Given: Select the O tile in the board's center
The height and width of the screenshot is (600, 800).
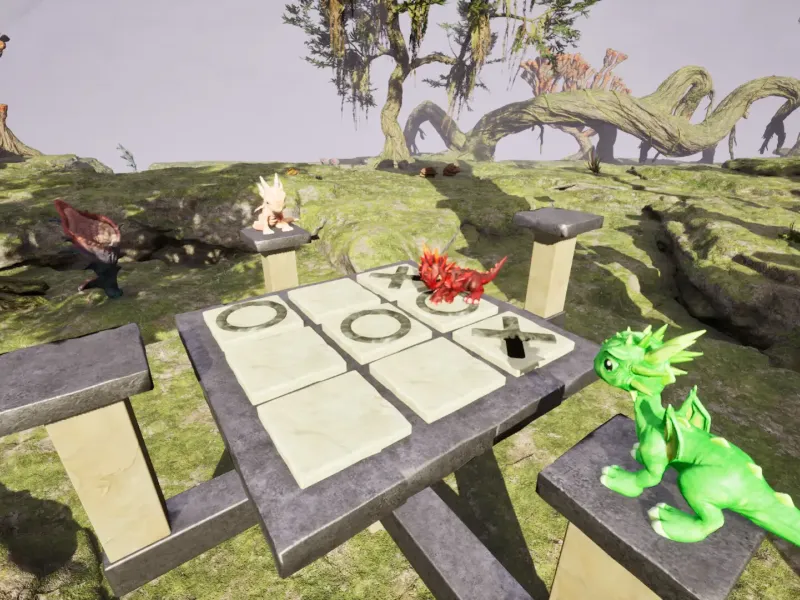Looking at the screenshot, I should coord(377,326).
